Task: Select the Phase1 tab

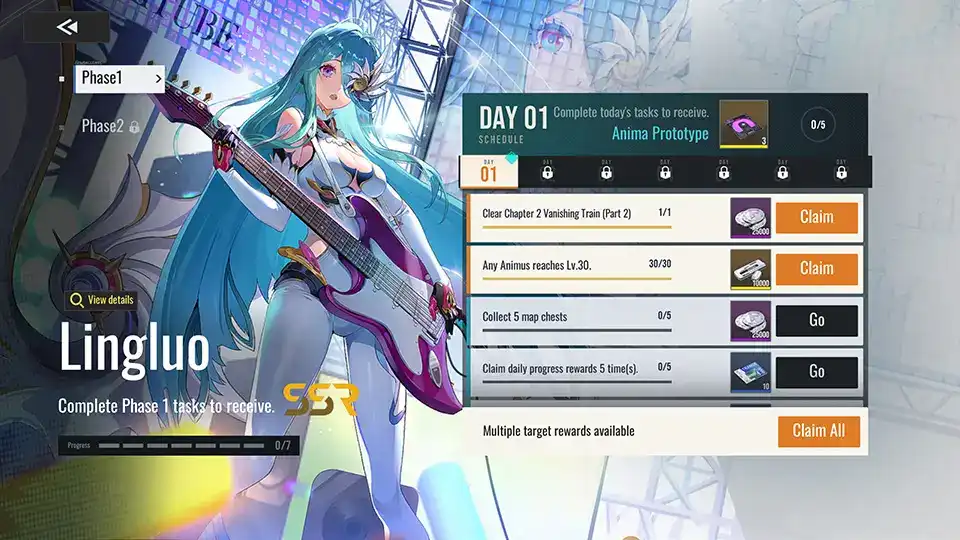Action: pos(119,78)
